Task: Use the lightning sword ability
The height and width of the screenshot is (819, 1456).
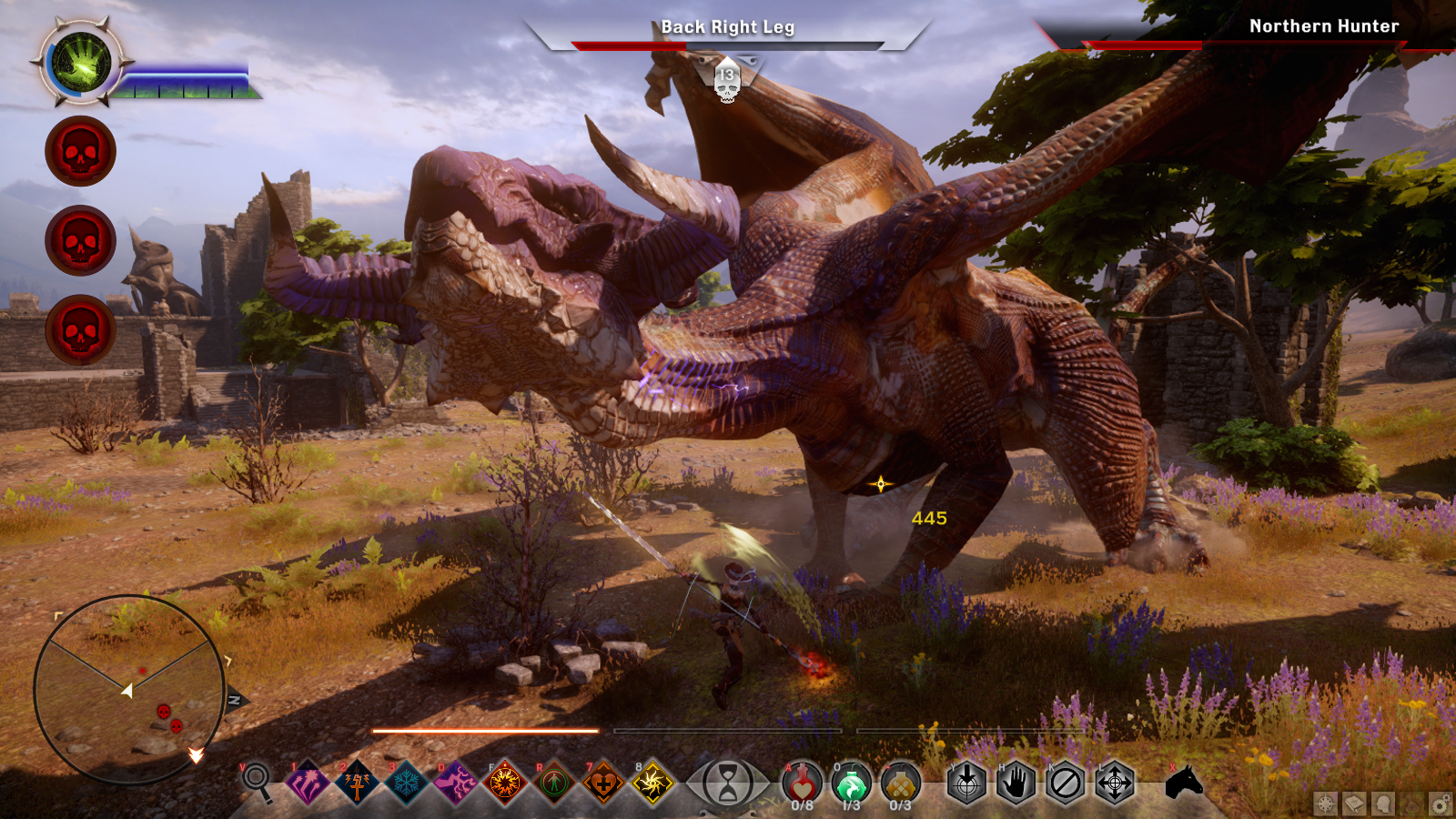Action: click(x=358, y=782)
